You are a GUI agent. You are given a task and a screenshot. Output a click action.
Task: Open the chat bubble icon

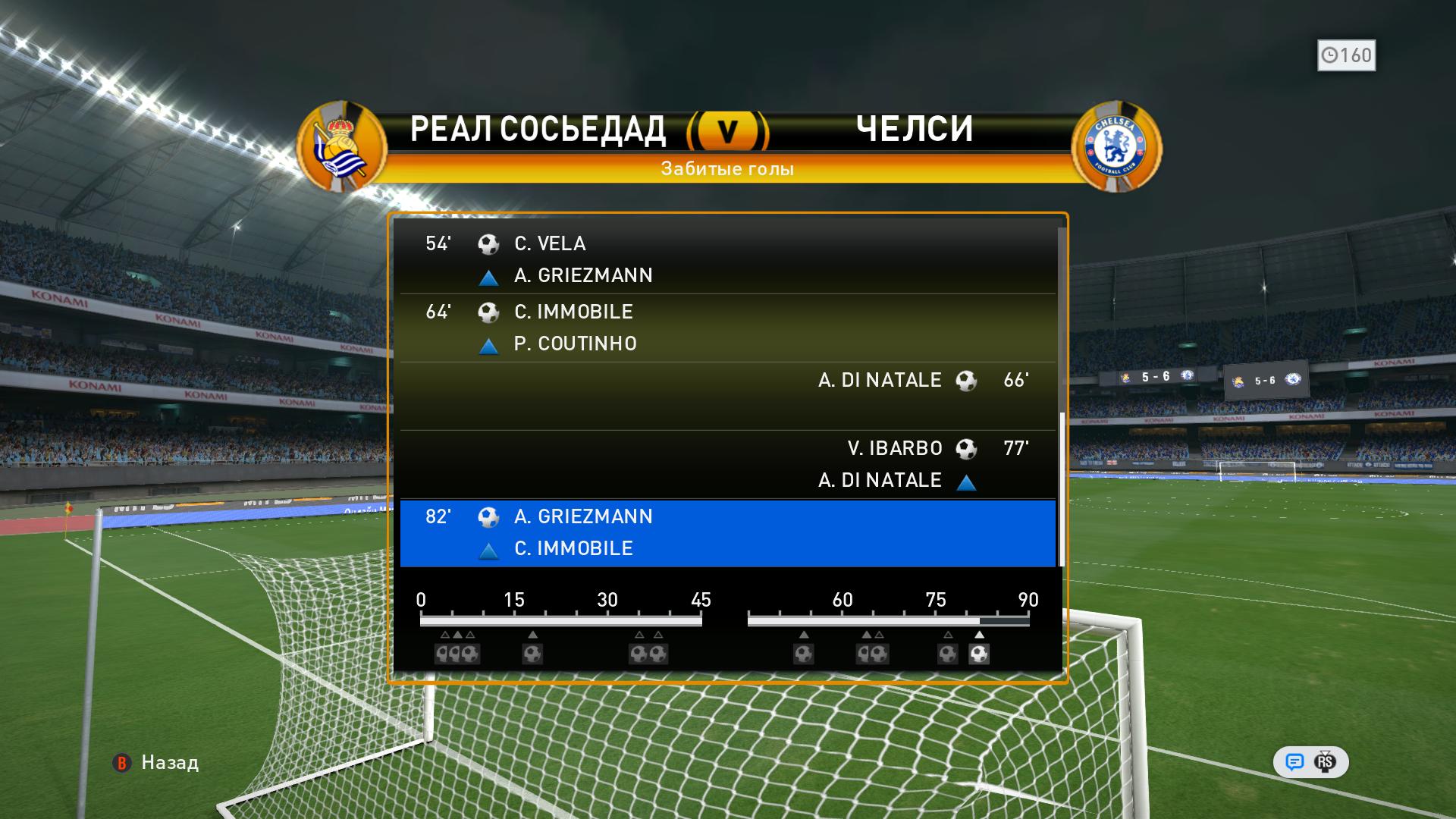[1294, 762]
